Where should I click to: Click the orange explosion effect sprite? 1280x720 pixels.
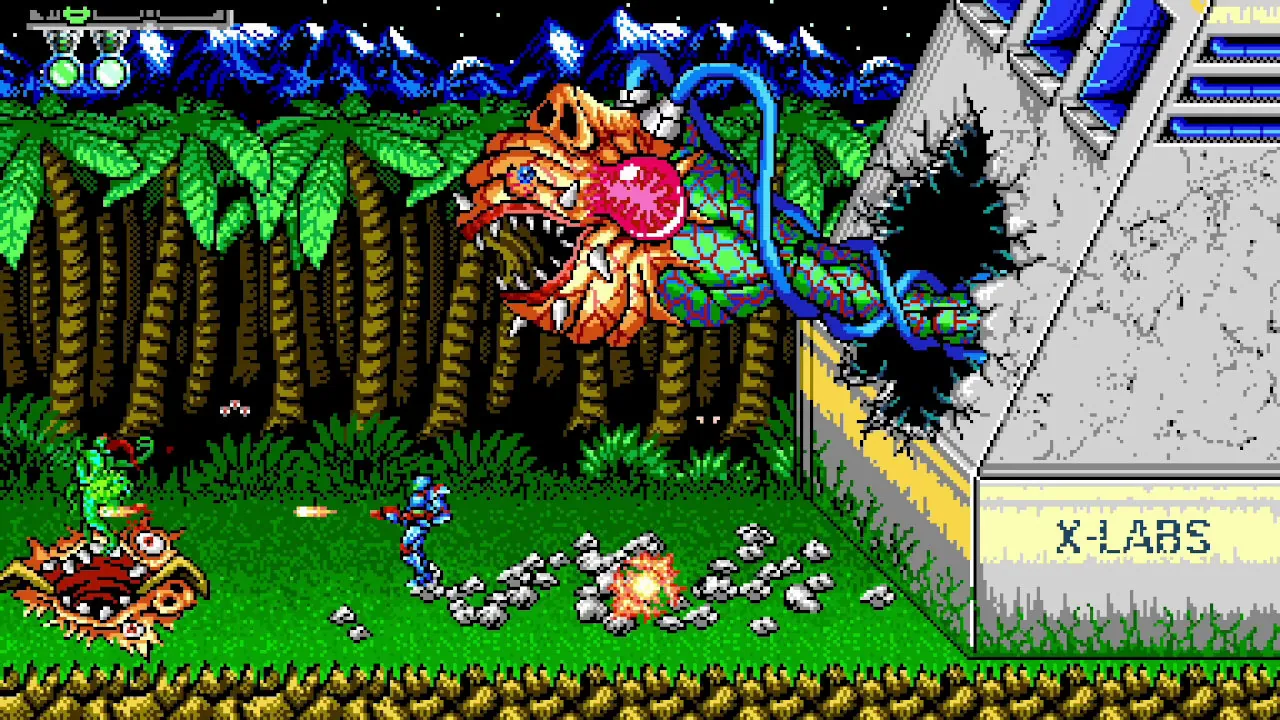click(643, 585)
